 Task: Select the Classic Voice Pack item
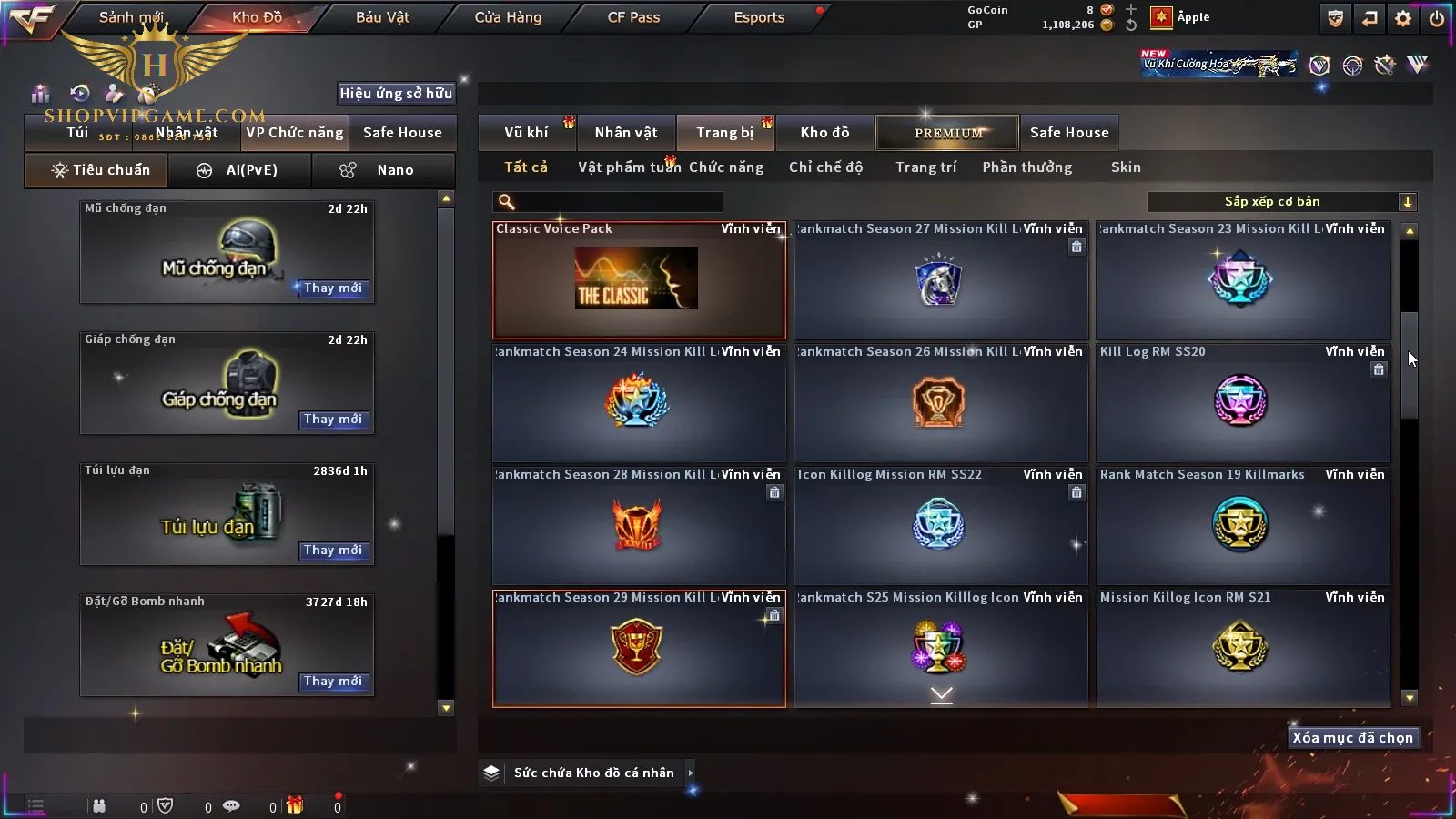(639, 280)
